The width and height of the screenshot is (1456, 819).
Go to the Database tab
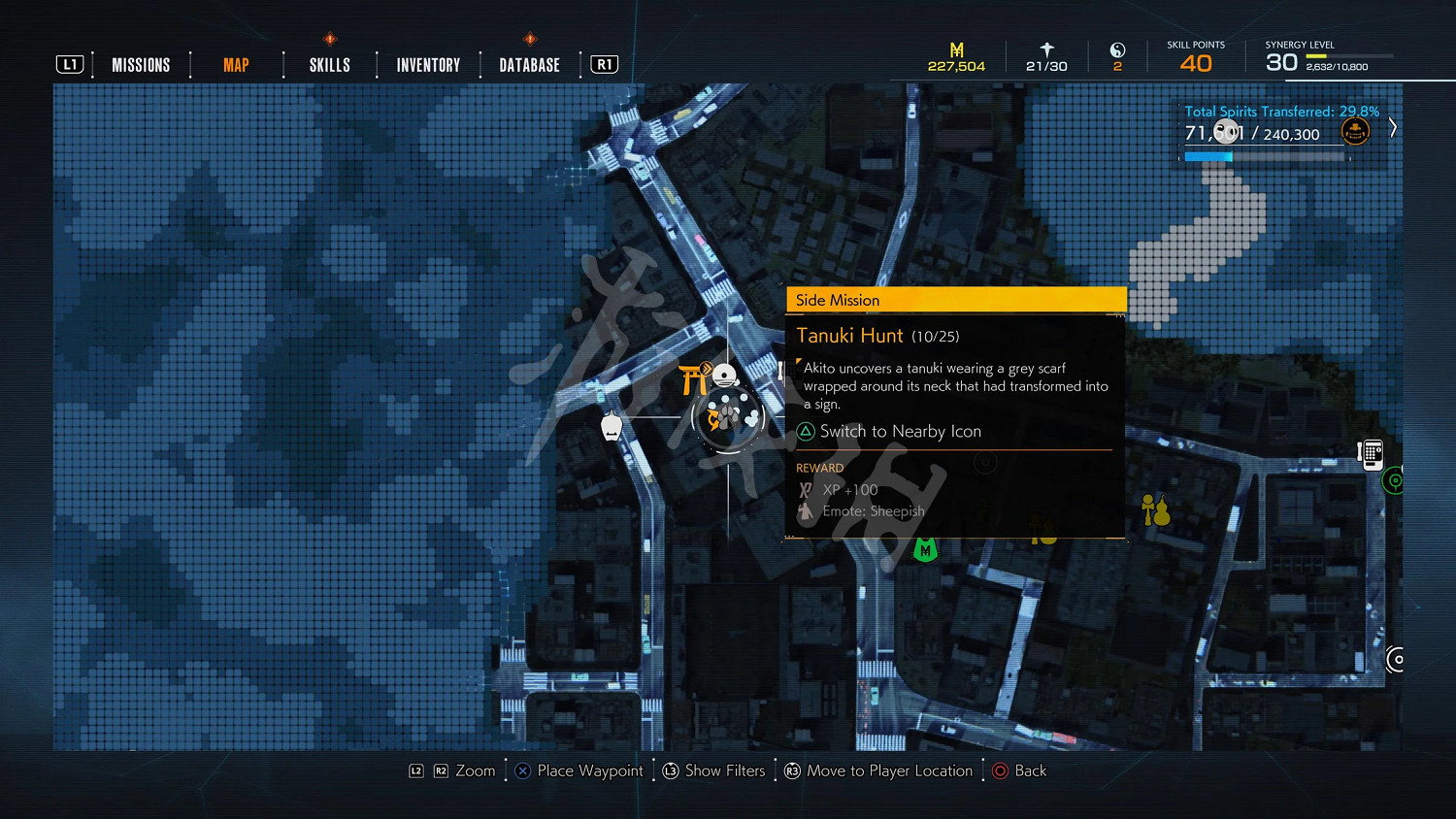[x=529, y=65]
